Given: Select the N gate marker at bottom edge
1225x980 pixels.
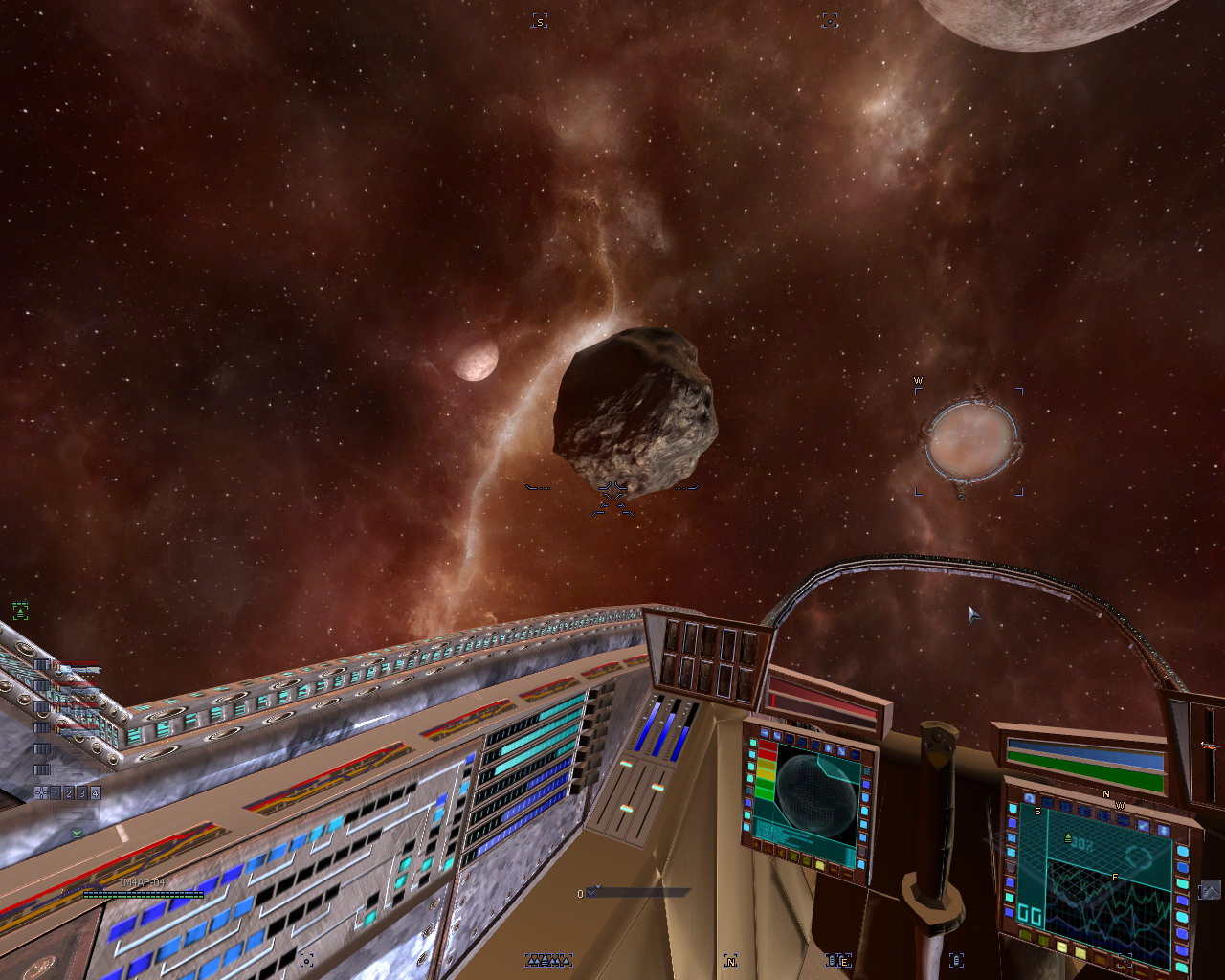Looking at the screenshot, I should [731, 961].
